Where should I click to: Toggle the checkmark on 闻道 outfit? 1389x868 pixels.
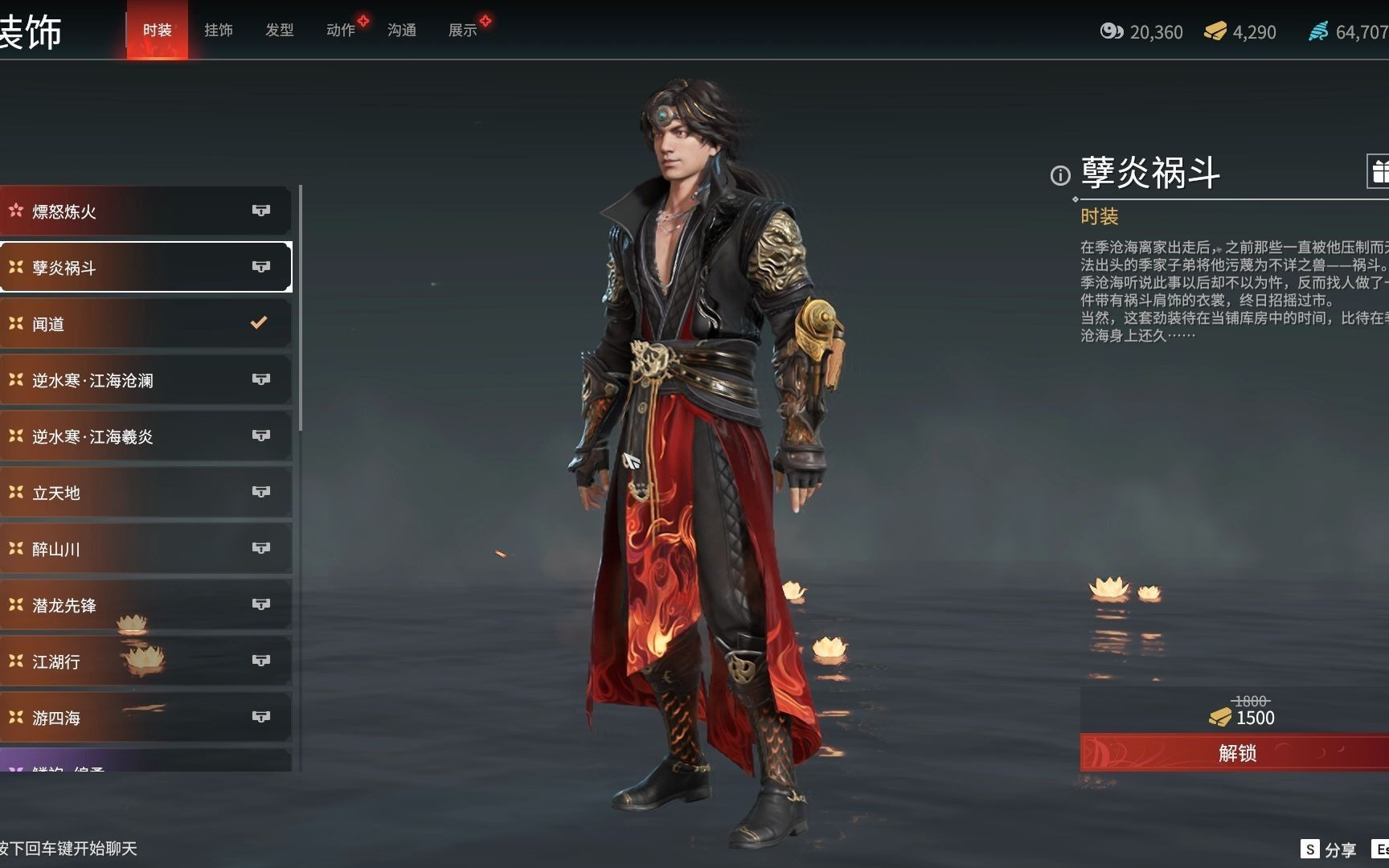258,324
